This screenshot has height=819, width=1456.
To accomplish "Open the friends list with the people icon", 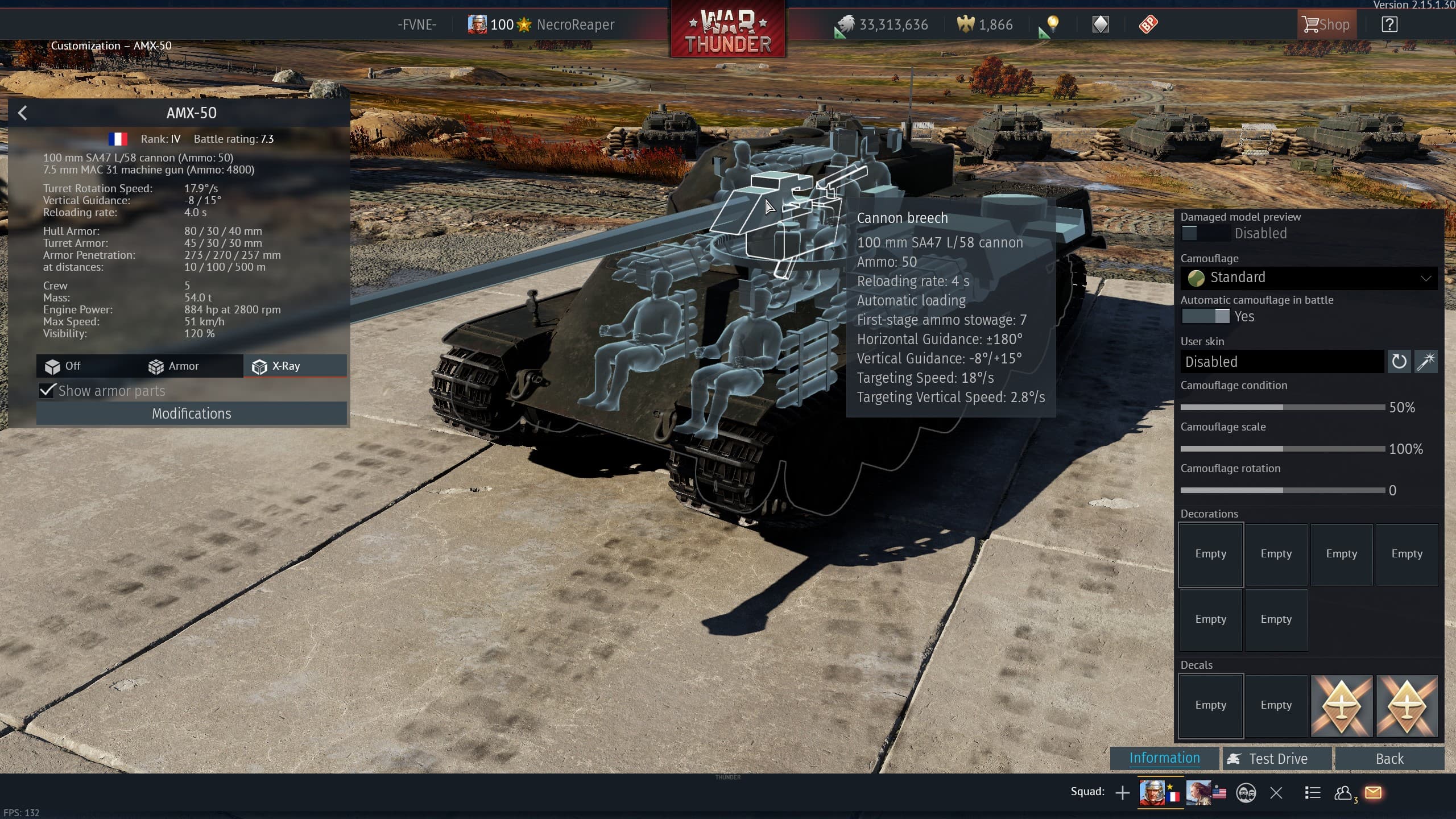I will [1343, 792].
